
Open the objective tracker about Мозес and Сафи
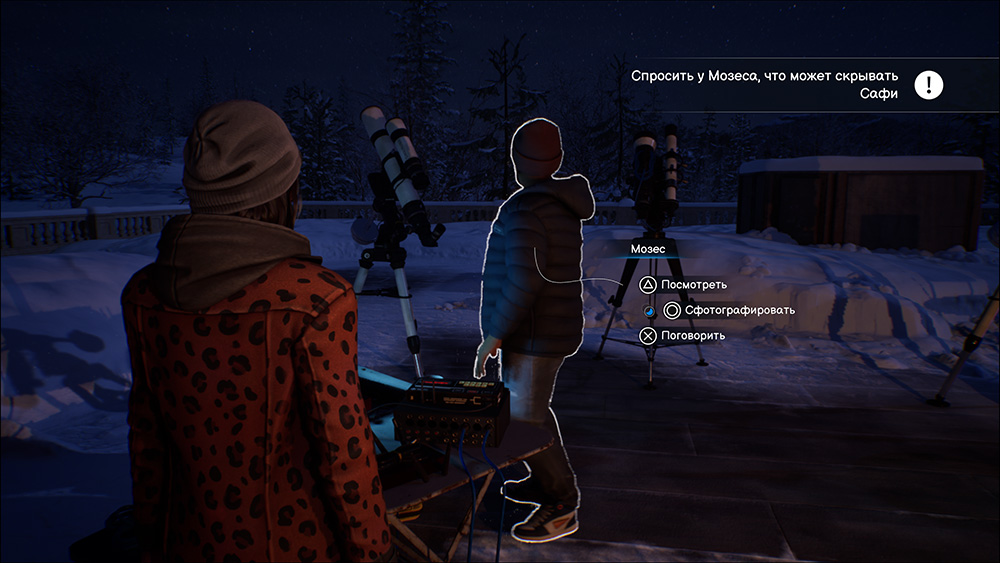[765, 85]
